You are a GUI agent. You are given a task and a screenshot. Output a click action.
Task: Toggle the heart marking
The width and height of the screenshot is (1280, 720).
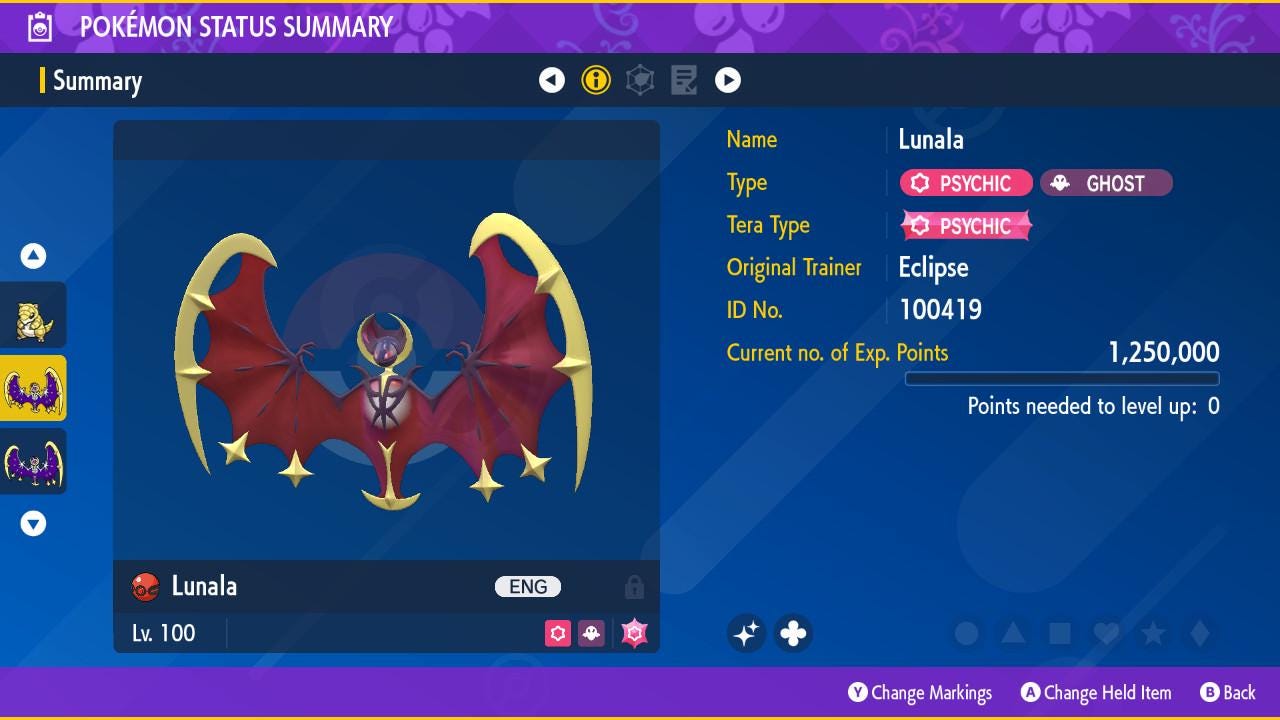pos(1106,633)
